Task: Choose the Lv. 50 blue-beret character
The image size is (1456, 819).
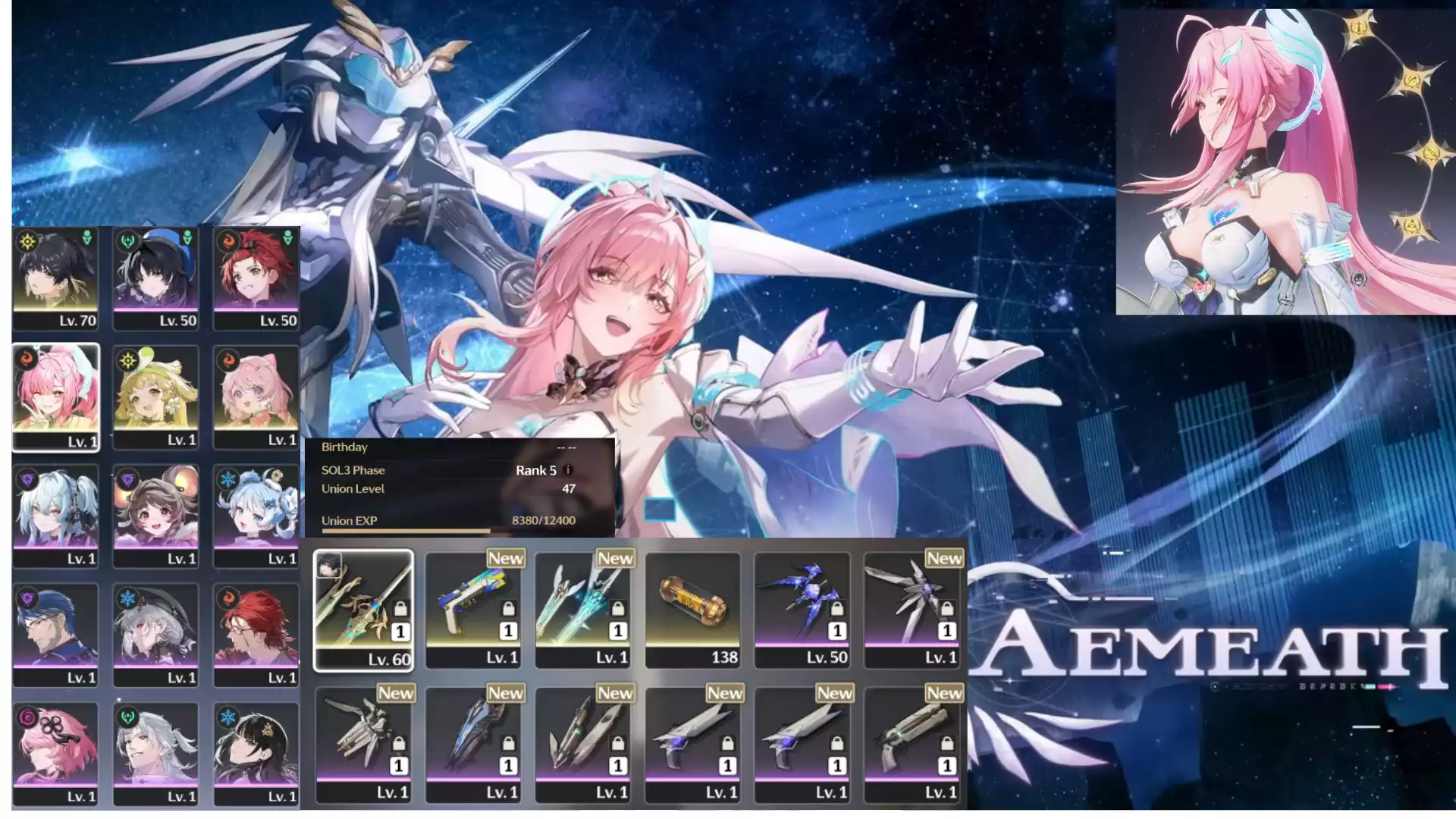Action: coord(155,278)
